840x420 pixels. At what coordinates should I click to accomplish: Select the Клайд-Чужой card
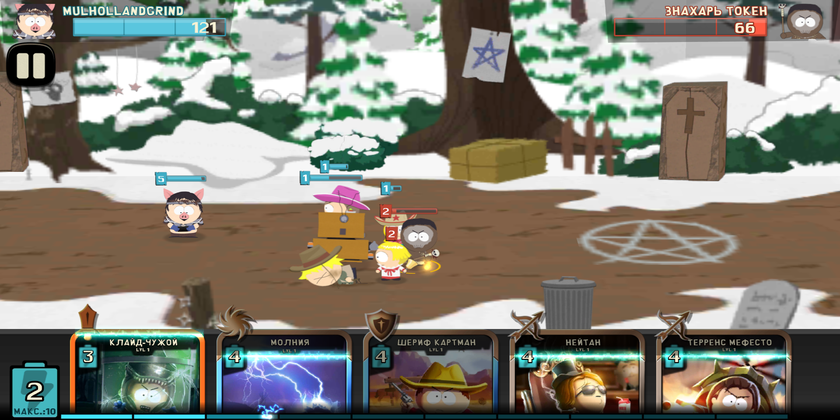[138, 377]
